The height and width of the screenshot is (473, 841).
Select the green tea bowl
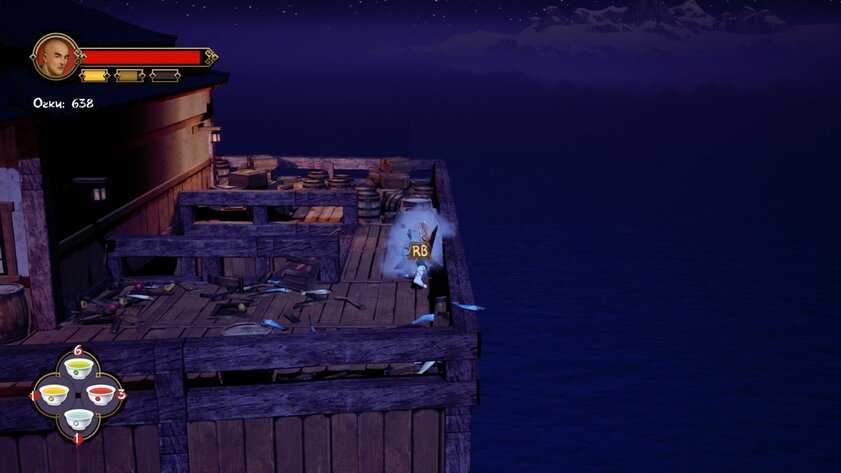click(78, 370)
